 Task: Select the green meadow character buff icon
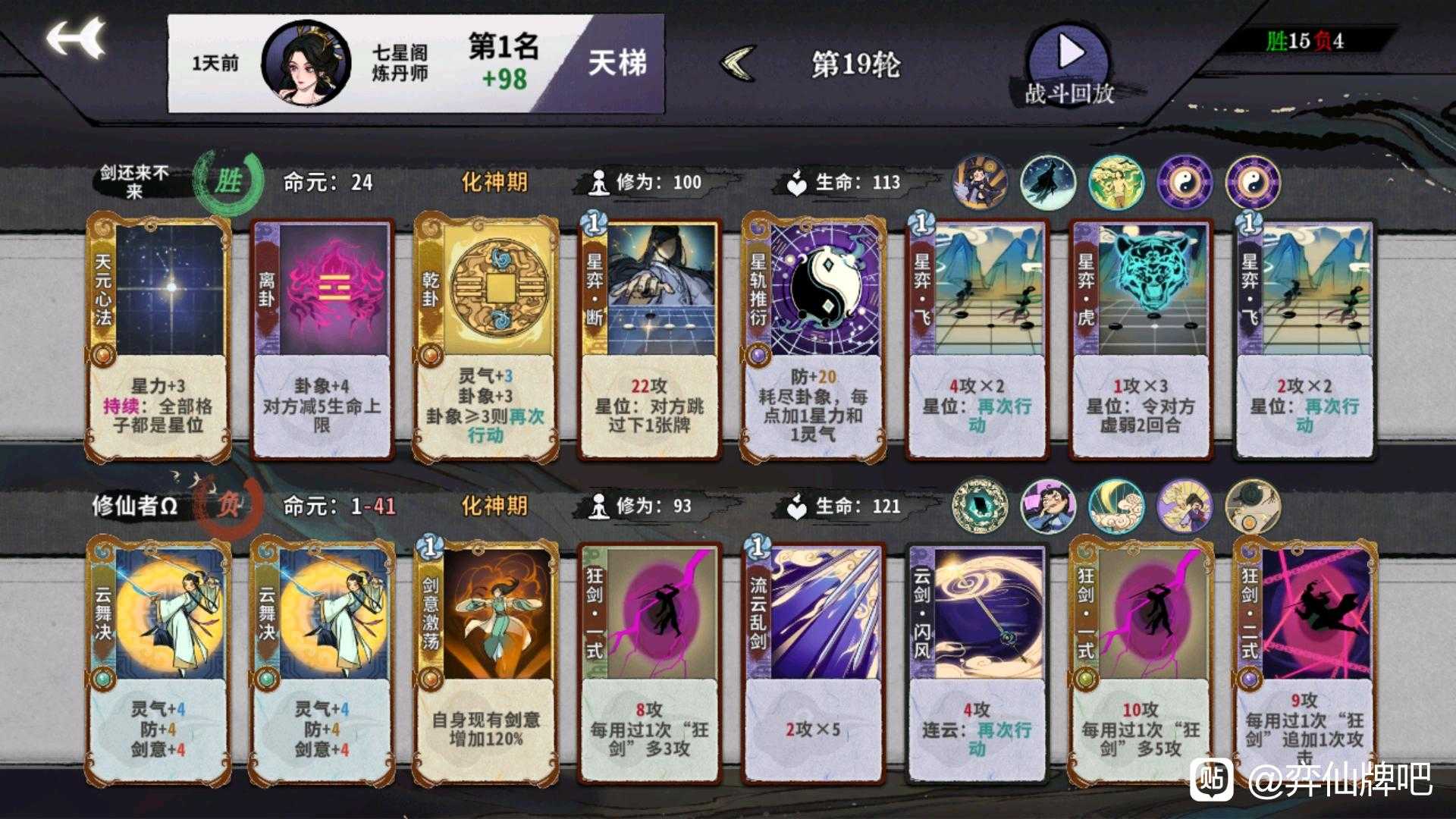click(1115, 182)
